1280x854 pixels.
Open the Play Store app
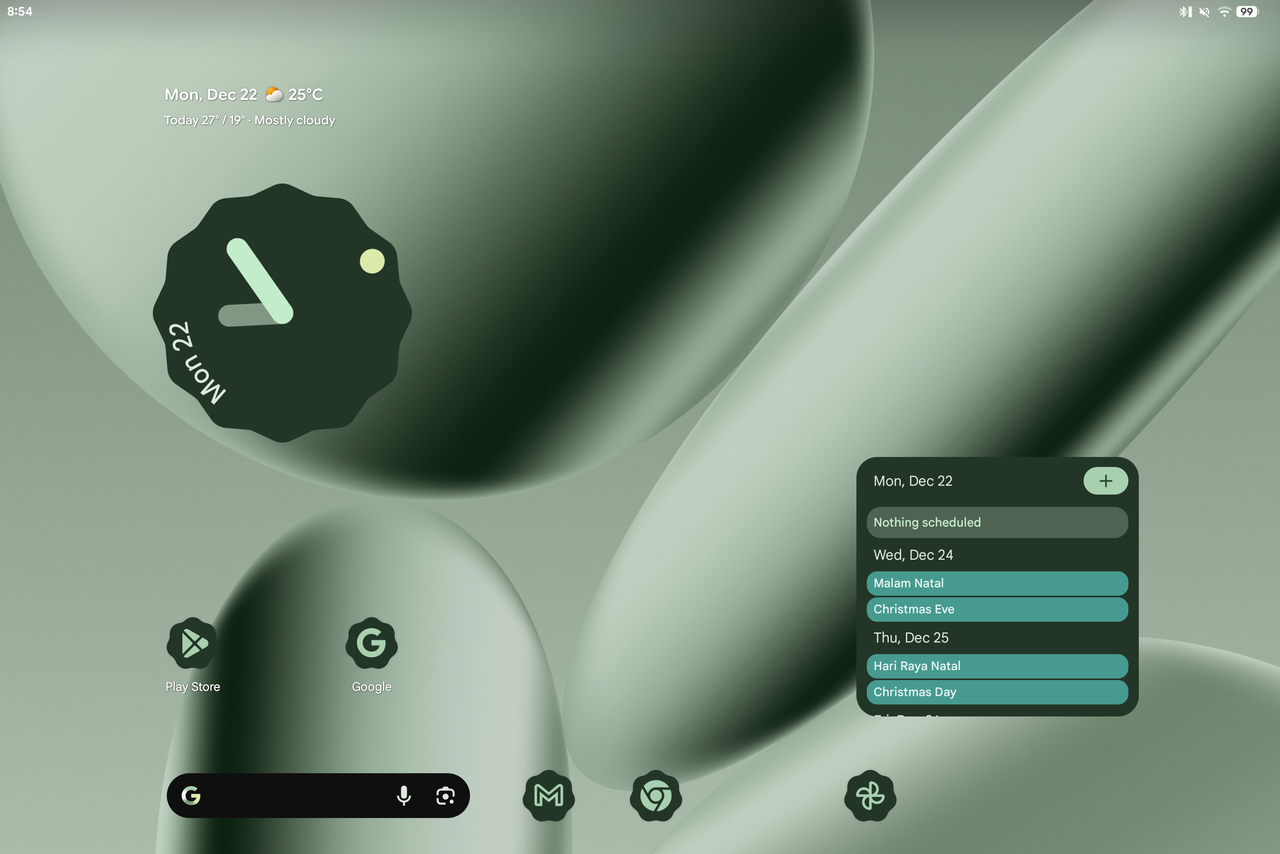(x=192, y=644)
